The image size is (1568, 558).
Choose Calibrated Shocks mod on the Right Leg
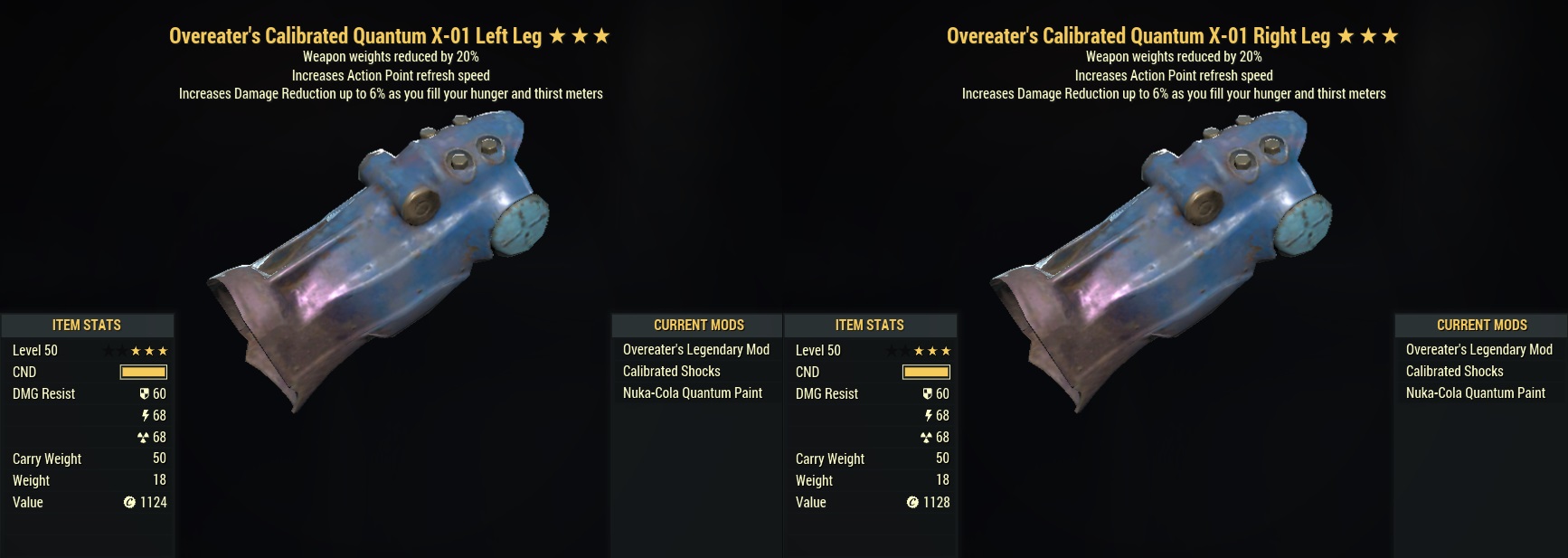[x=1454, y=372]
